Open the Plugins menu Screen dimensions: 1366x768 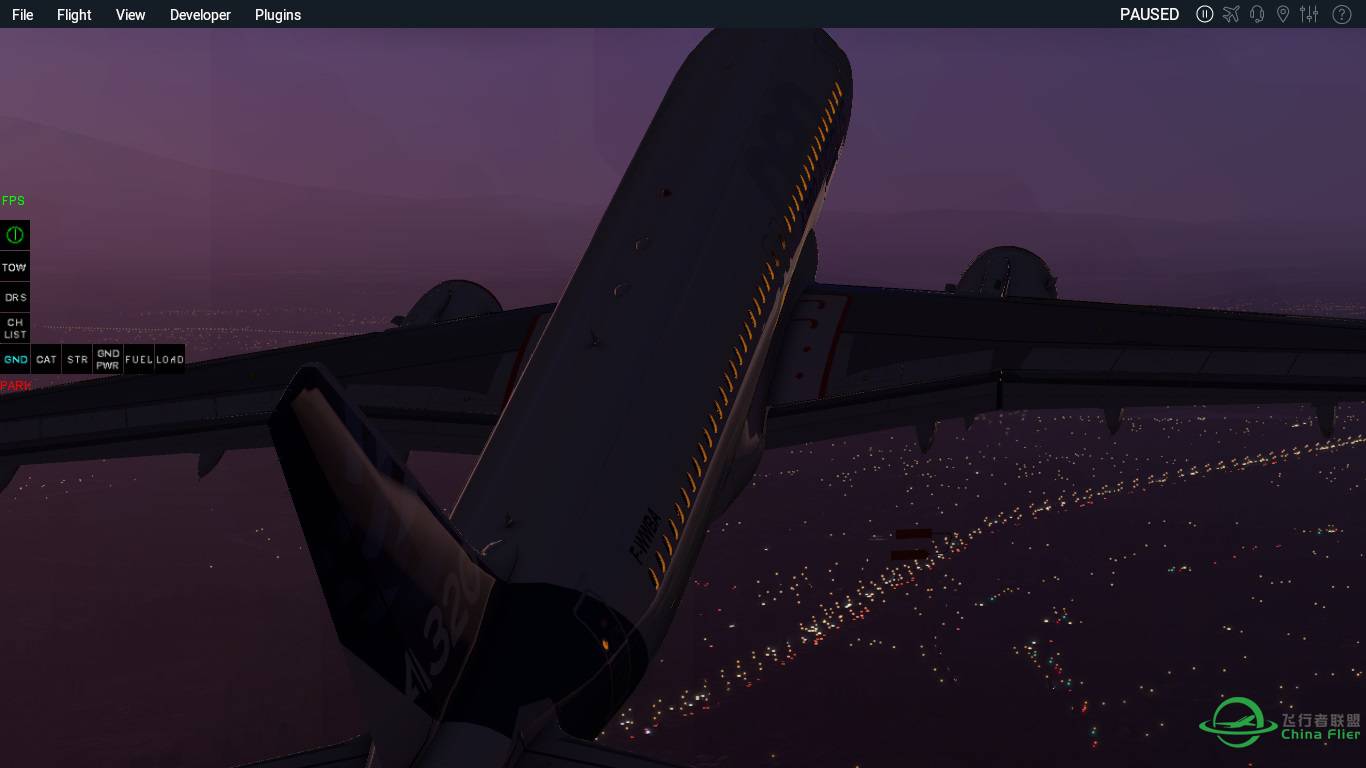click(277, 14)
